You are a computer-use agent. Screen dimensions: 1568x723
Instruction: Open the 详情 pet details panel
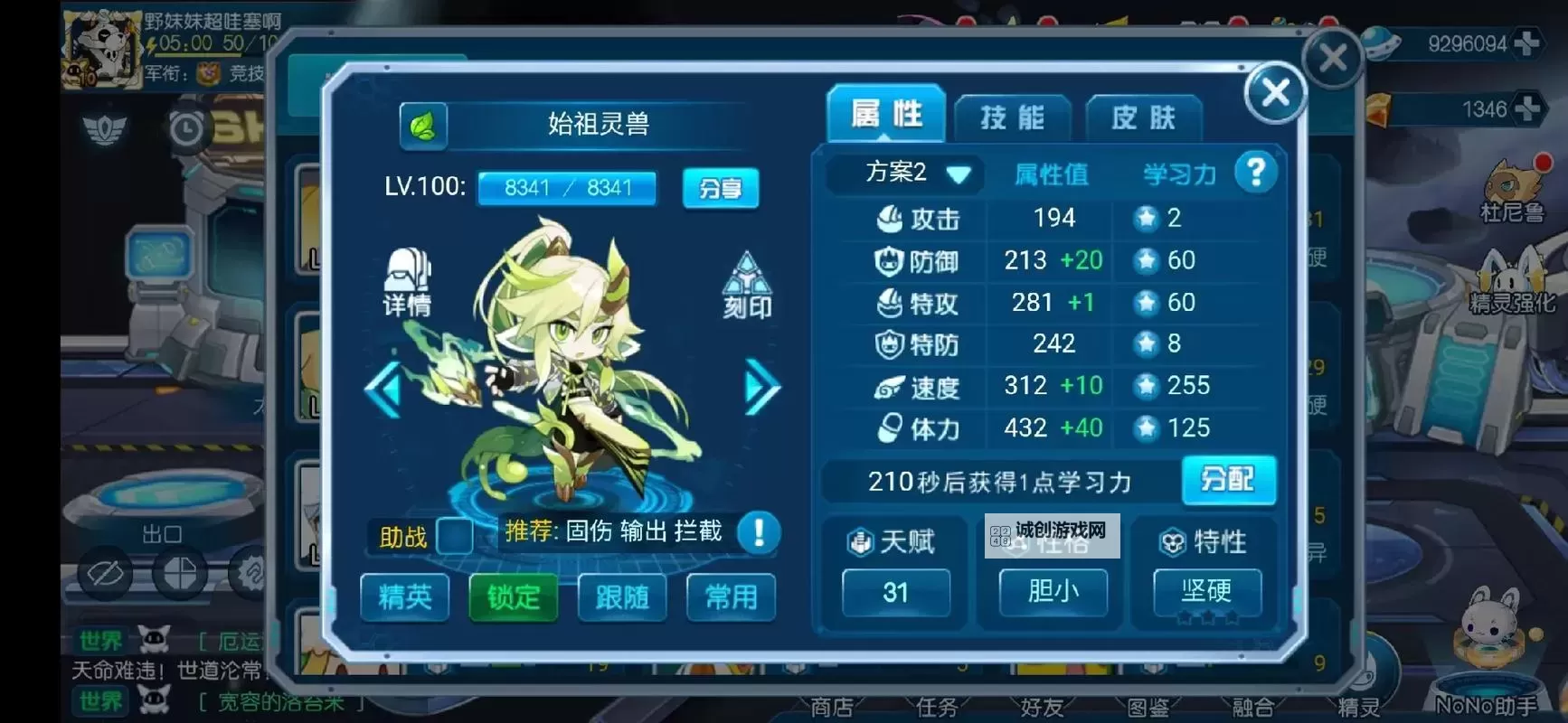(x=406, y=285)
